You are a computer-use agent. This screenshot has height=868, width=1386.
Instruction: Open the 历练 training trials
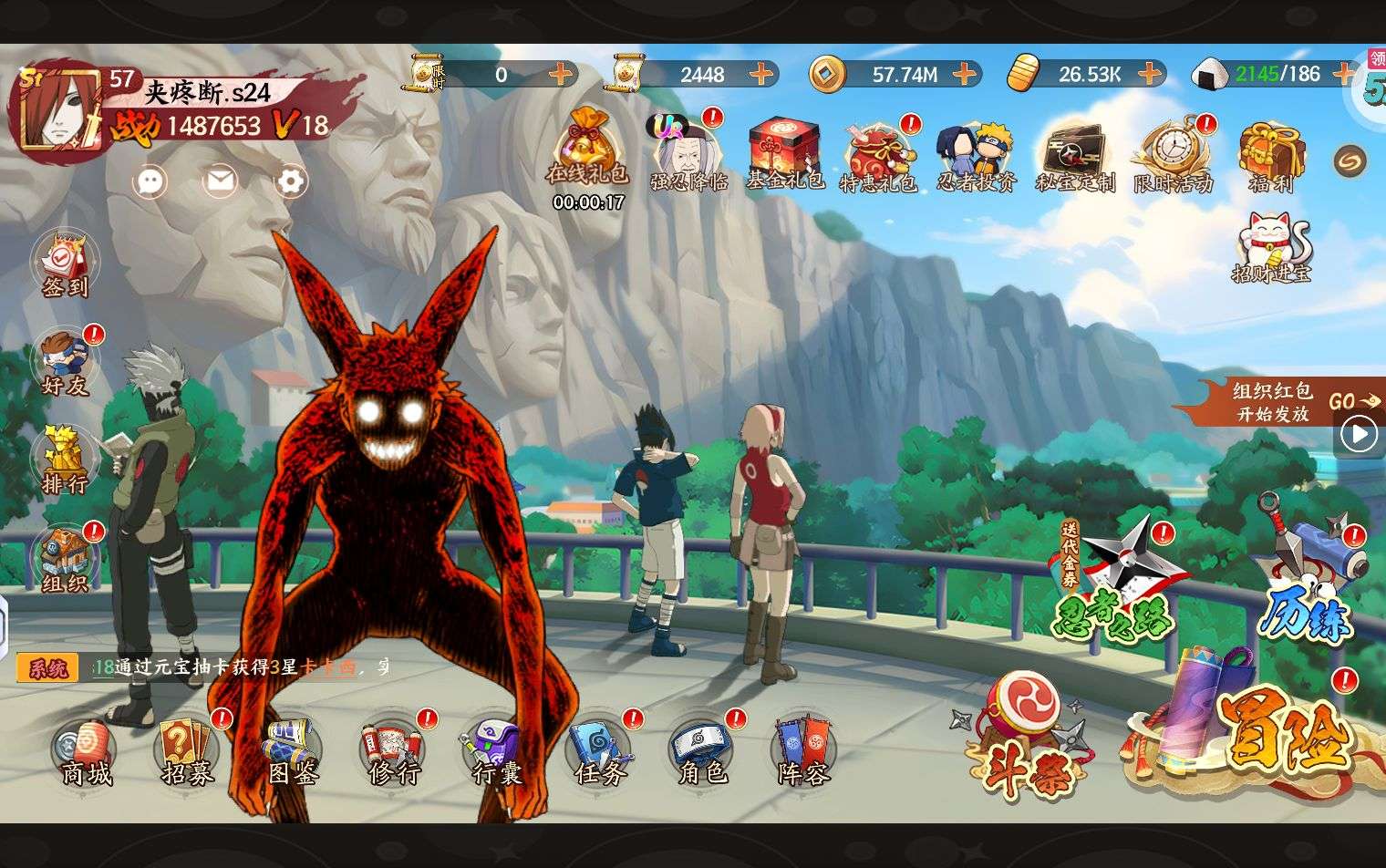(x=1309, y=579)
